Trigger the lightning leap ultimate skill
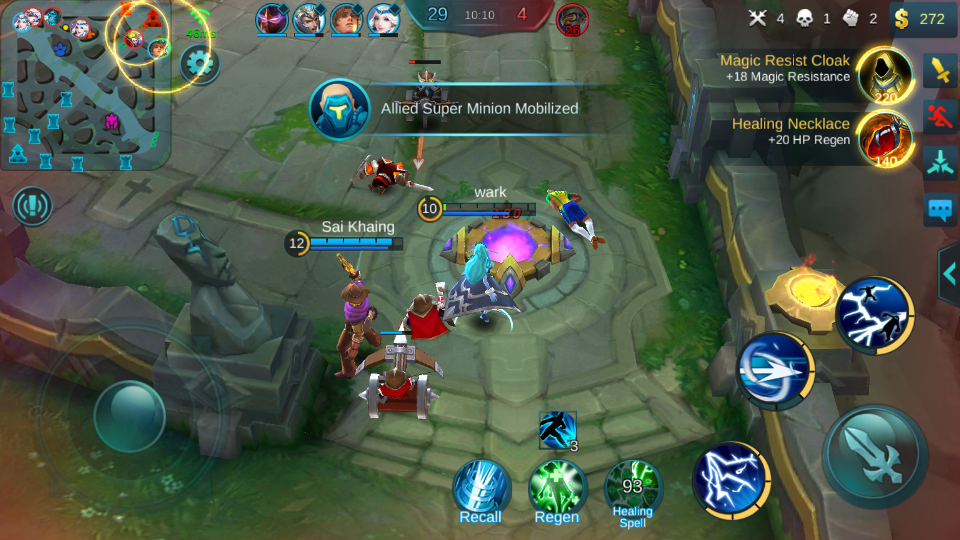 [x=873, y=315]
